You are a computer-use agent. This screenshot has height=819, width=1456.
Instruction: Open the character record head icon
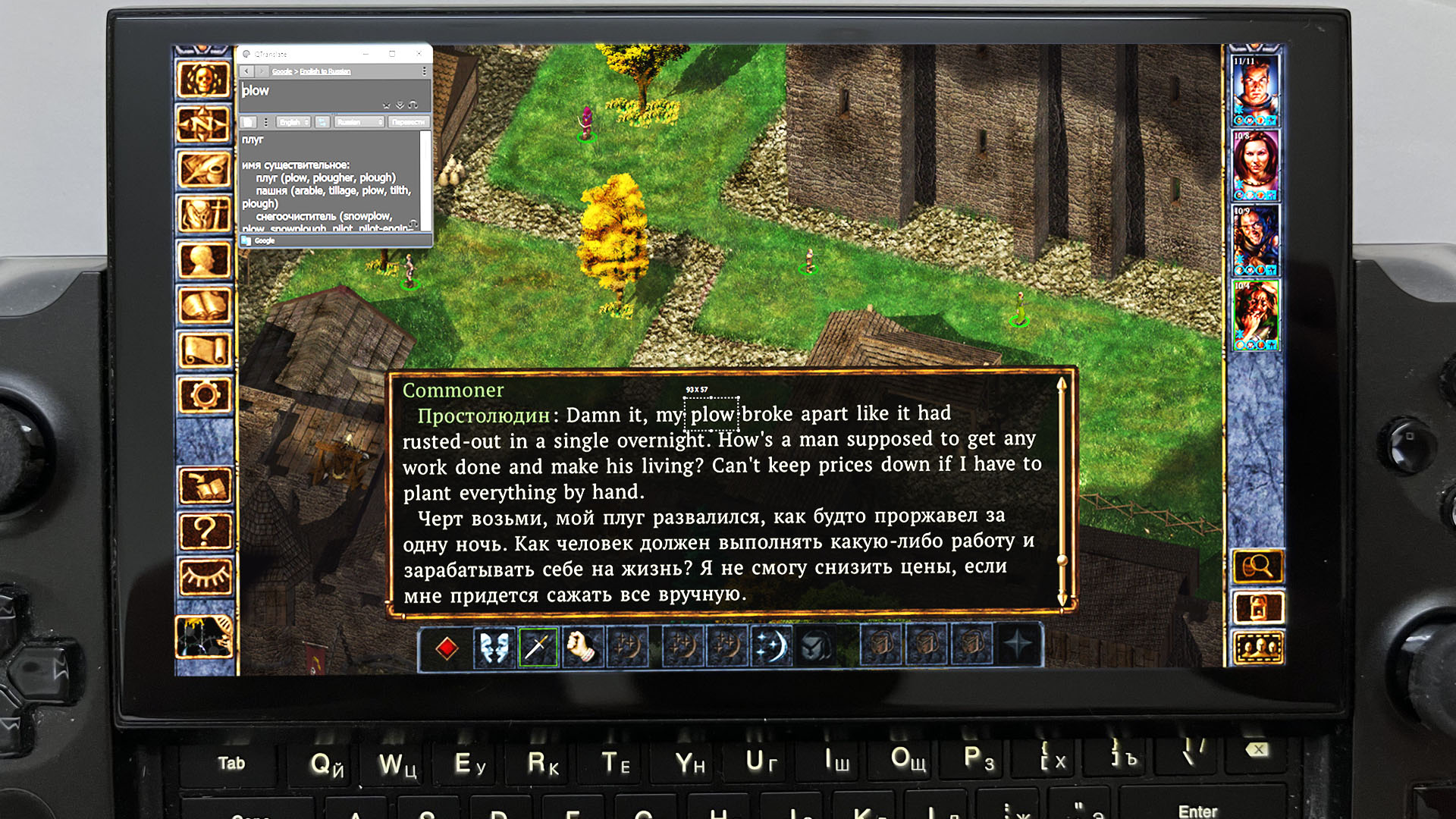pyautogui.click(x=203, y=258)
